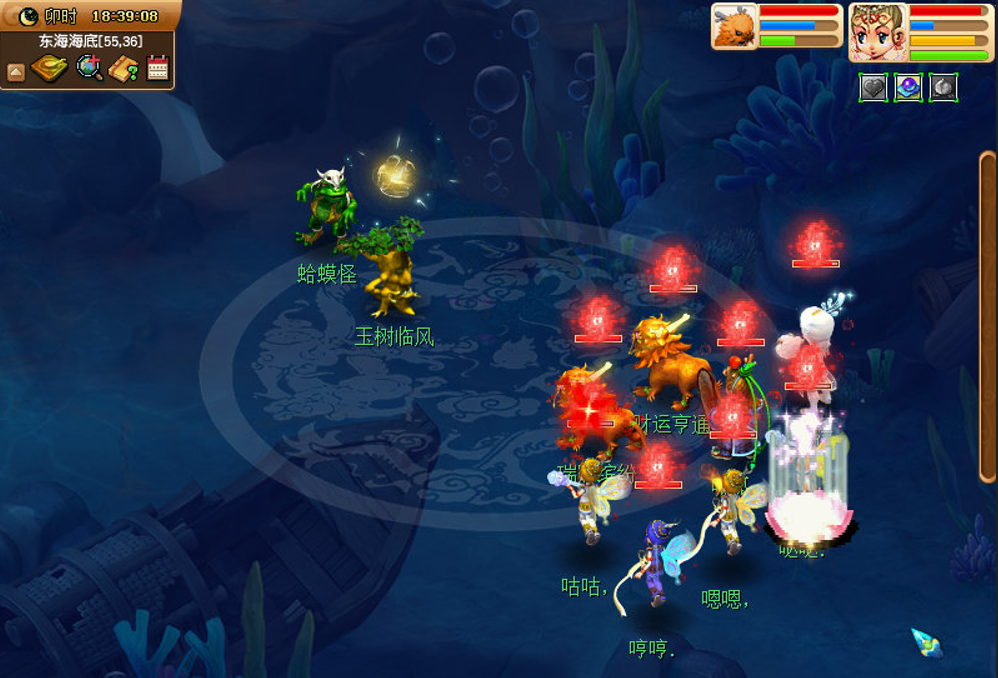Image resolution: width=998 pixels, height=678 pixels.
Task: Click the purple orb buff icon
Action: 908,88
